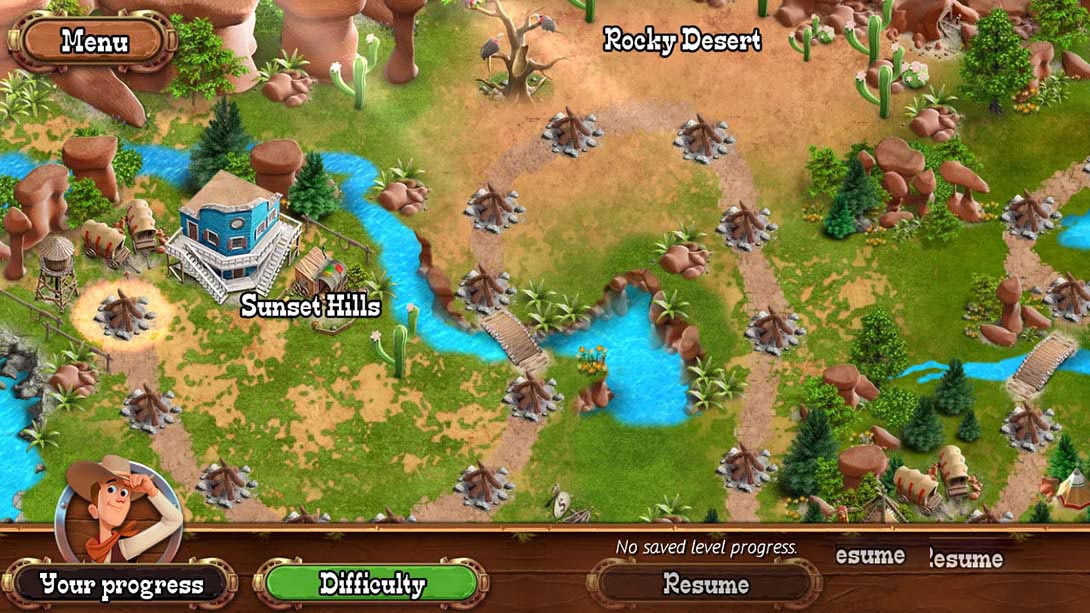The width and height of the screenshot is (1090, 613).
Task: Open the Menu button
Action: coord(93,42)
